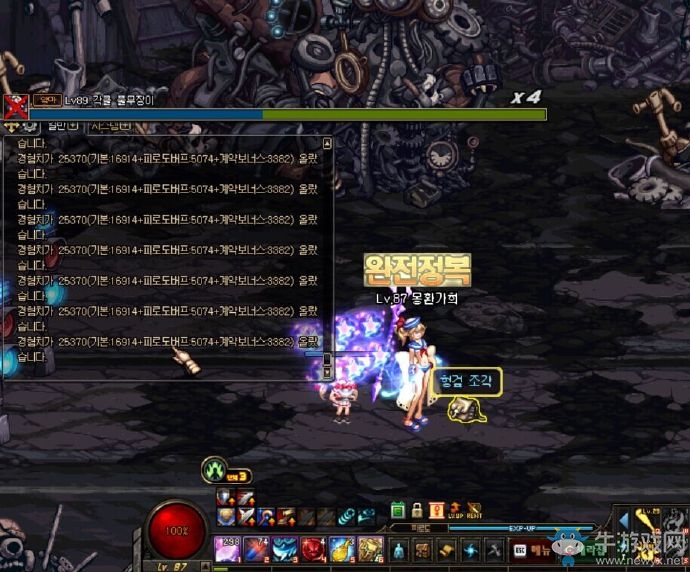
Task: Open the inventory chest icon
Action: point(422,549)
